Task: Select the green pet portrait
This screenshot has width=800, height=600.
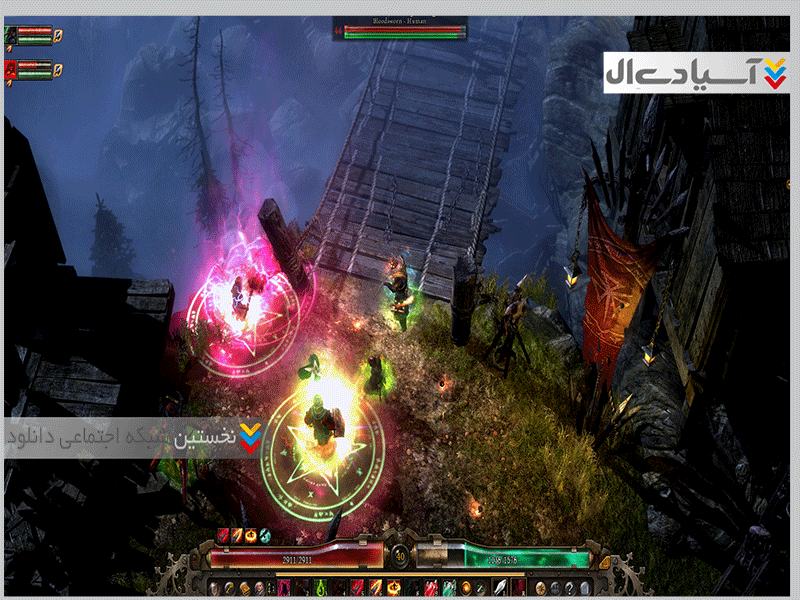Action: coord(12,35)
